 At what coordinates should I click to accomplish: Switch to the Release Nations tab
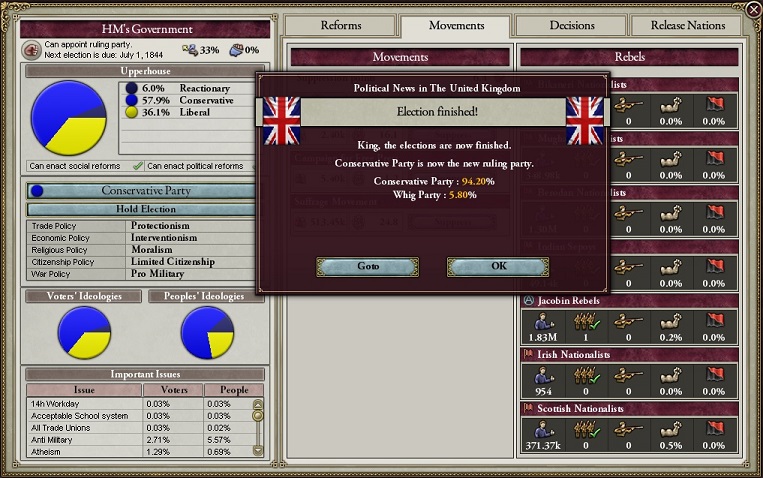tap(688, 25)
